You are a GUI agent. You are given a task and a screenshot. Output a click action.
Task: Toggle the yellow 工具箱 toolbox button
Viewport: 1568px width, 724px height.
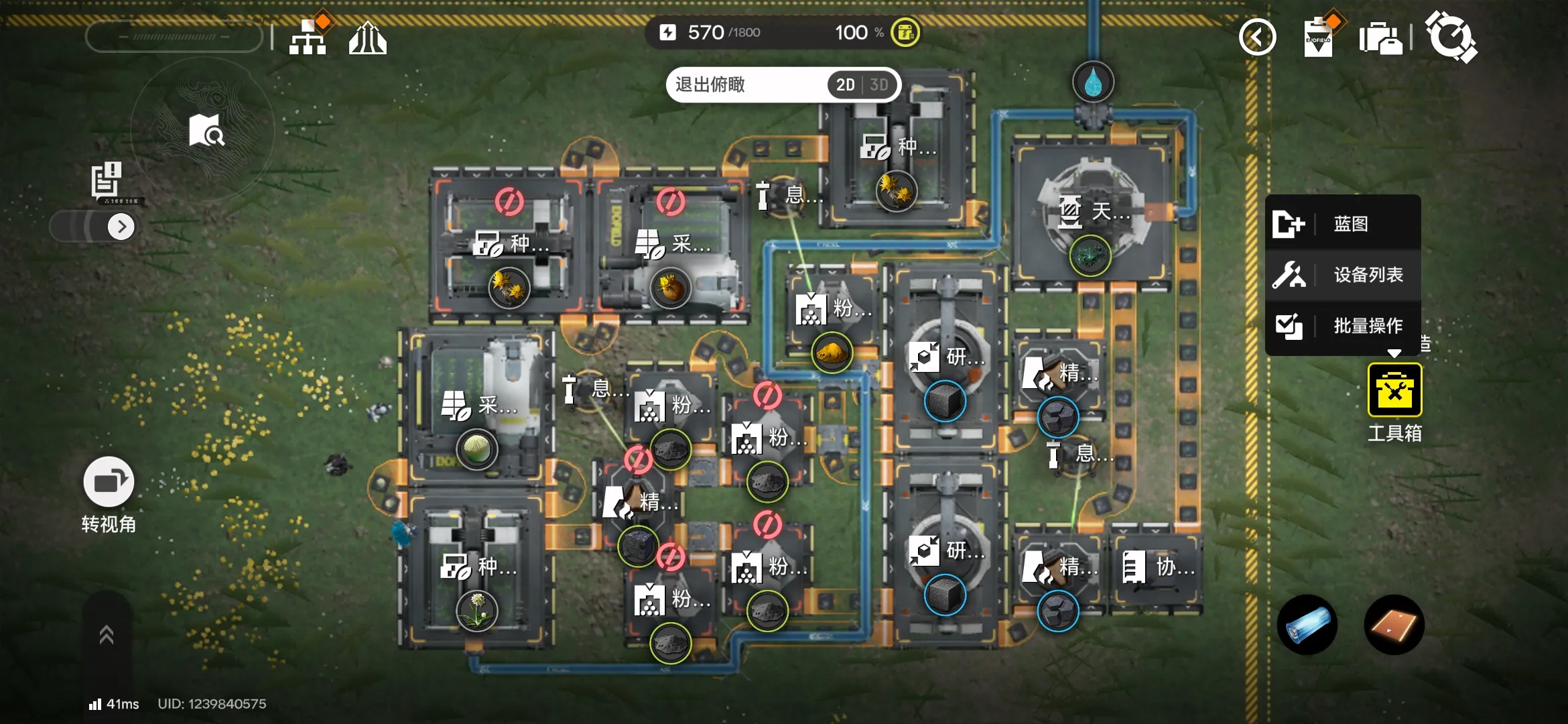1394,390
